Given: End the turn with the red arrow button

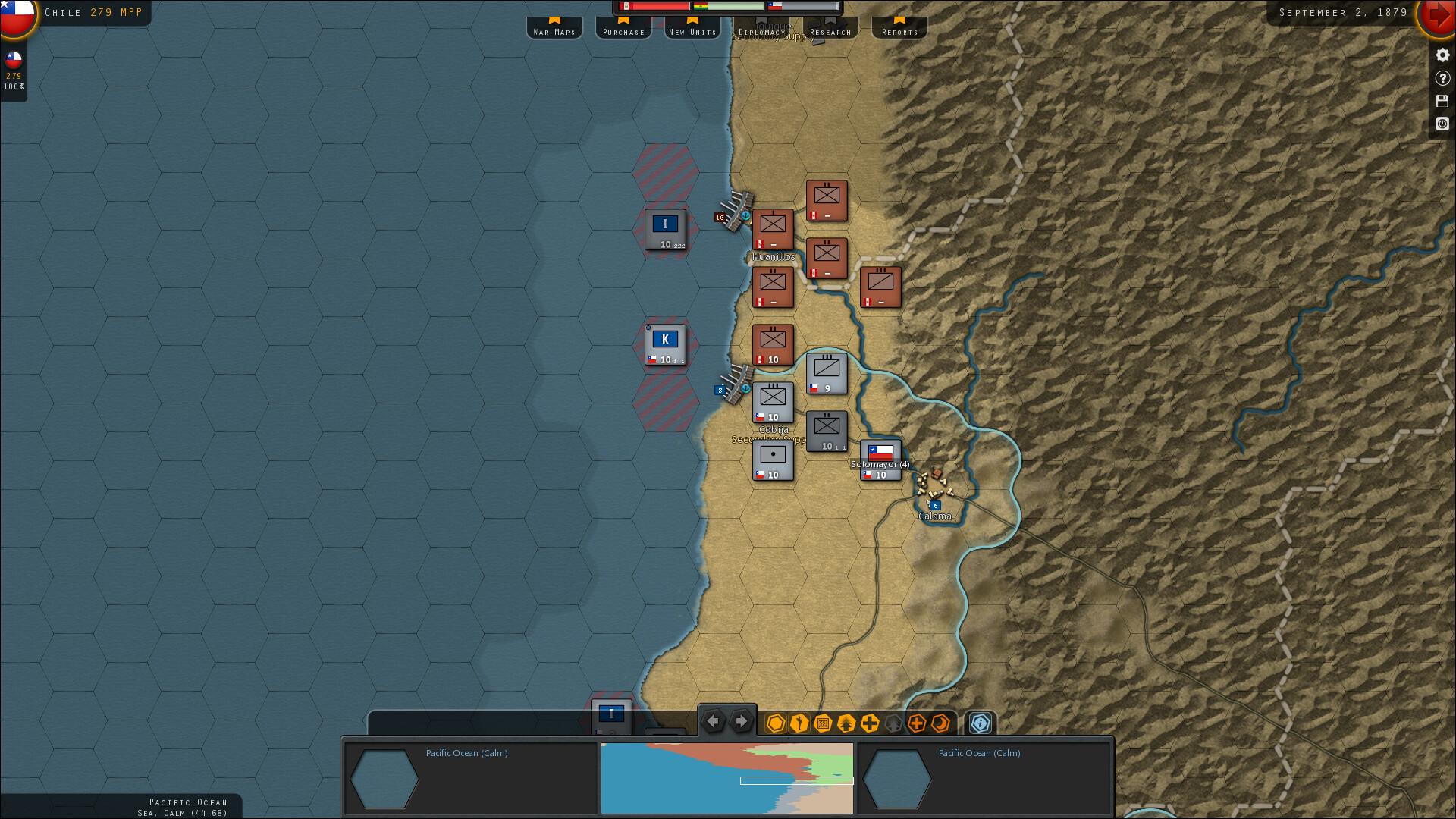Looking at the screenshot, I should tap(1436, 14).
